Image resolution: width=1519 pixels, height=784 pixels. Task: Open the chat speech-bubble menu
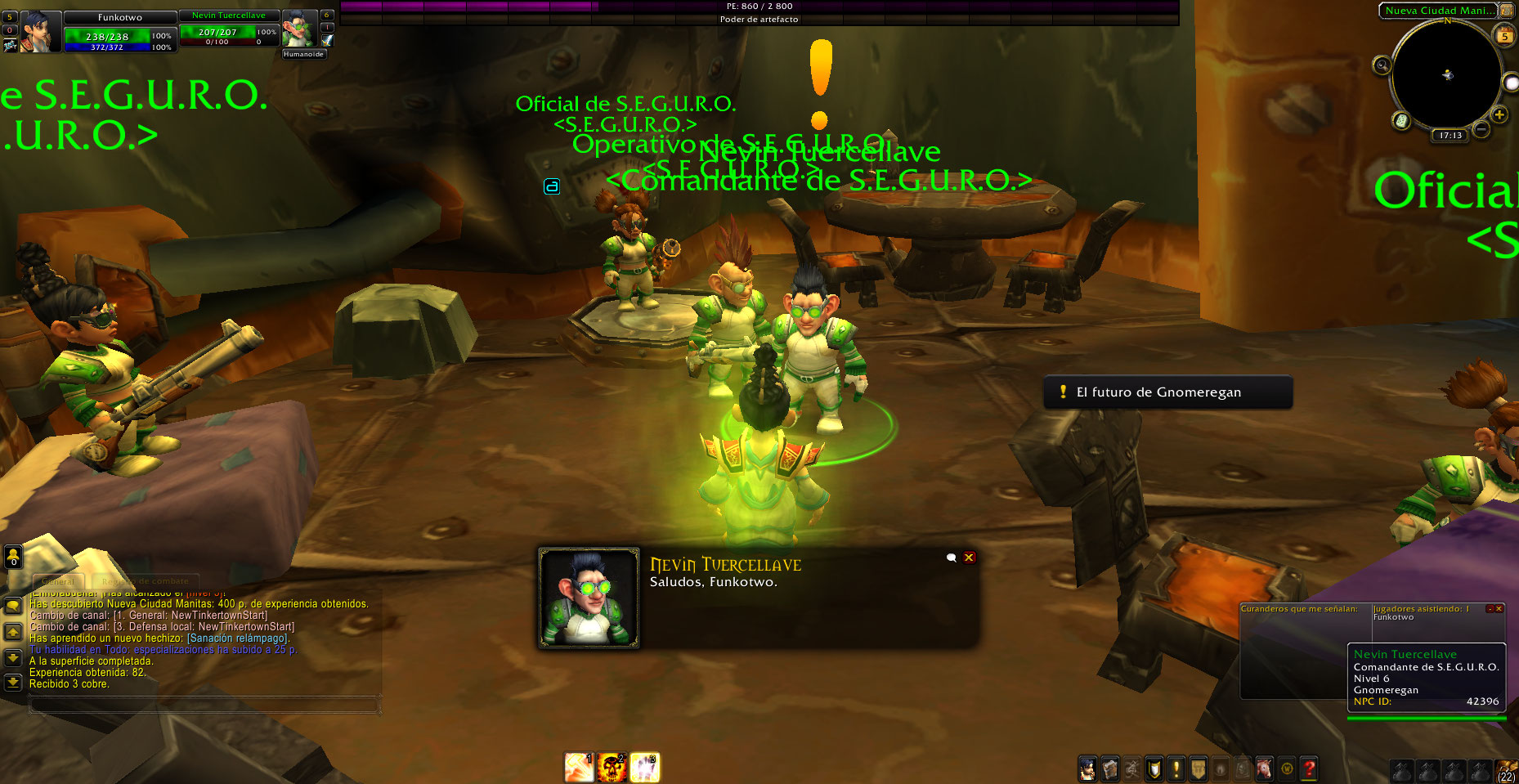[x=13, y=606]
